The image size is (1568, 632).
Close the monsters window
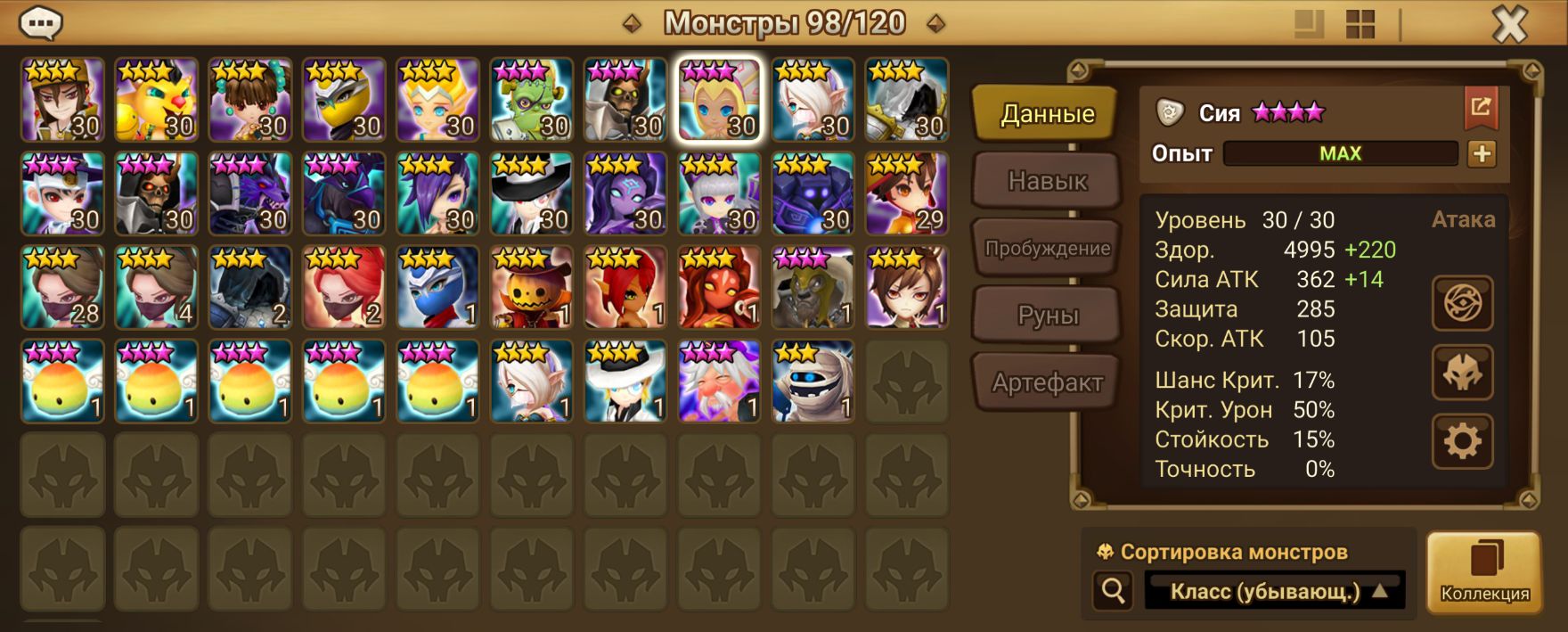(x=1509, y=25)
